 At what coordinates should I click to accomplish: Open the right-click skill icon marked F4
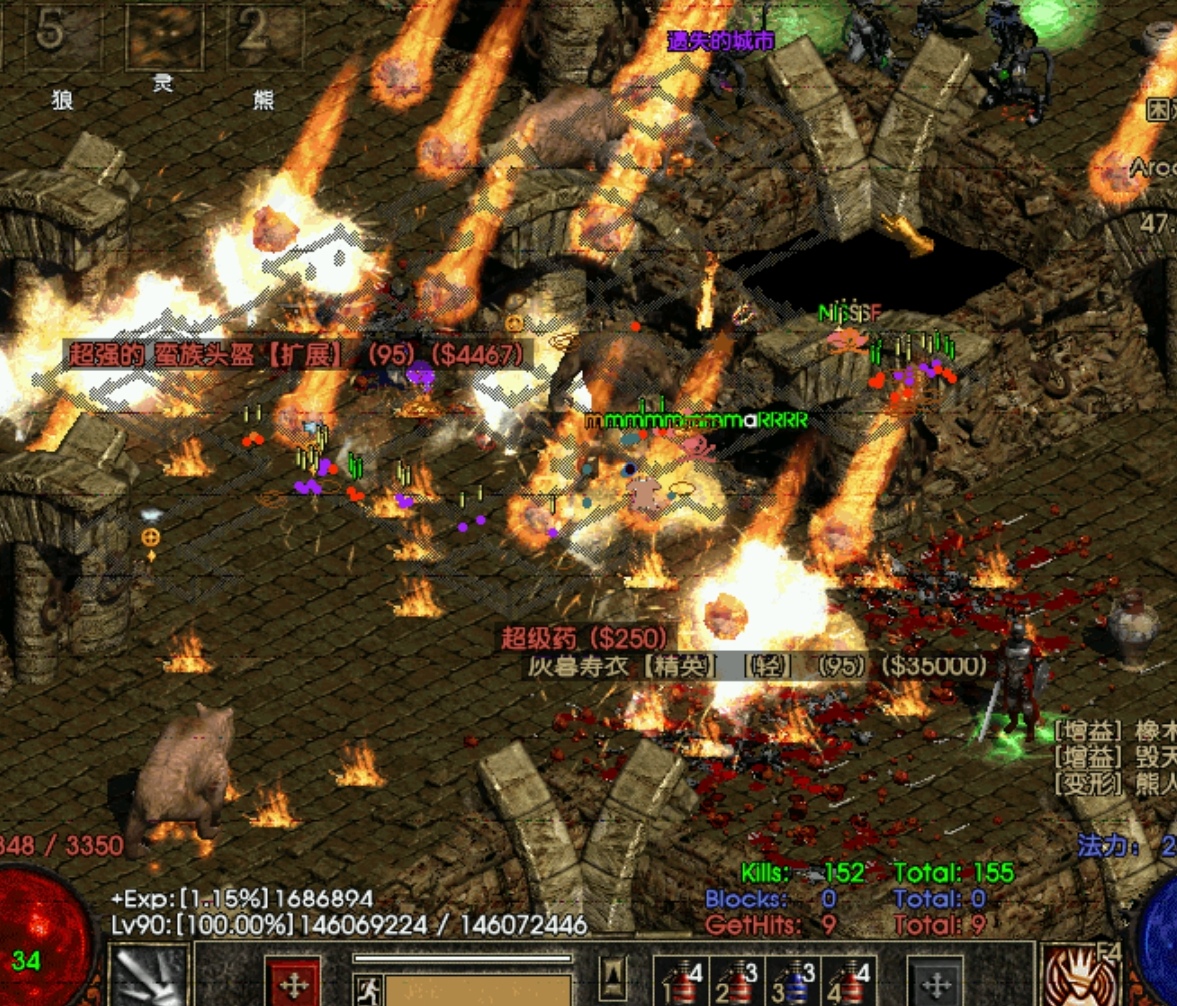click(1076, 975)
